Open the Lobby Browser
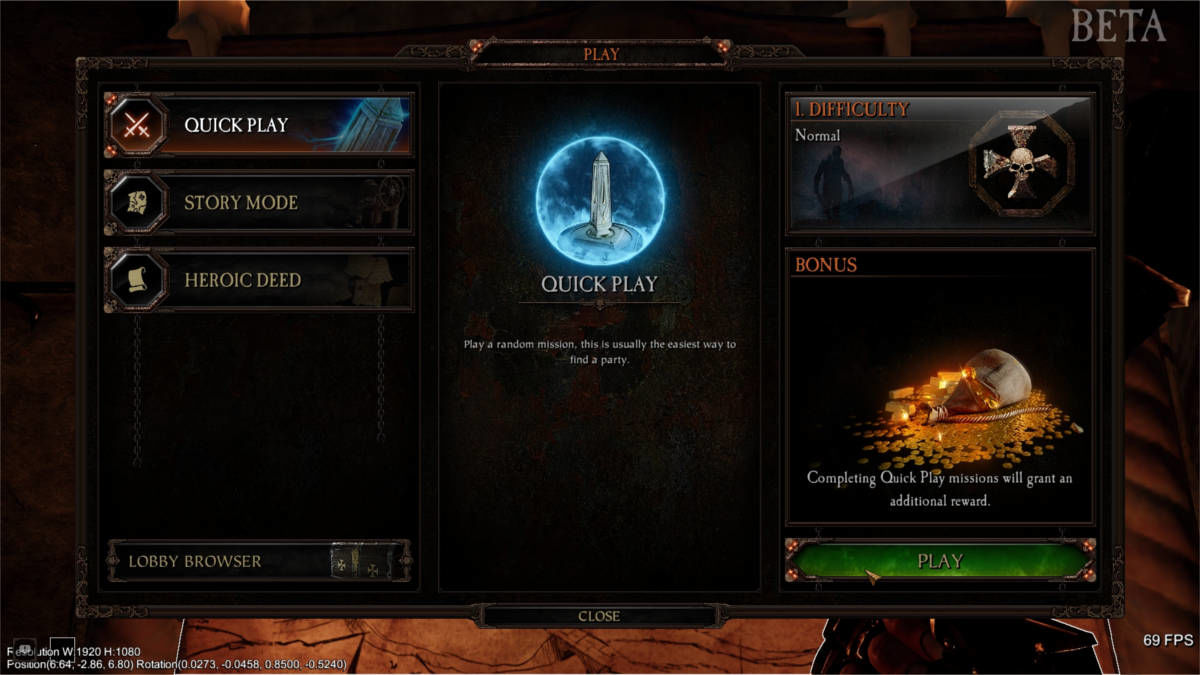1200x675 pixels. pos(258,561)
